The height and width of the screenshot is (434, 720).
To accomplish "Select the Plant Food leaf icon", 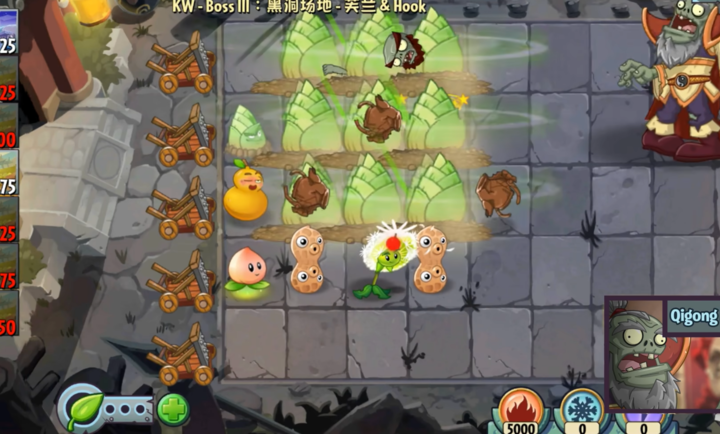I will click(x=84, y=409).
